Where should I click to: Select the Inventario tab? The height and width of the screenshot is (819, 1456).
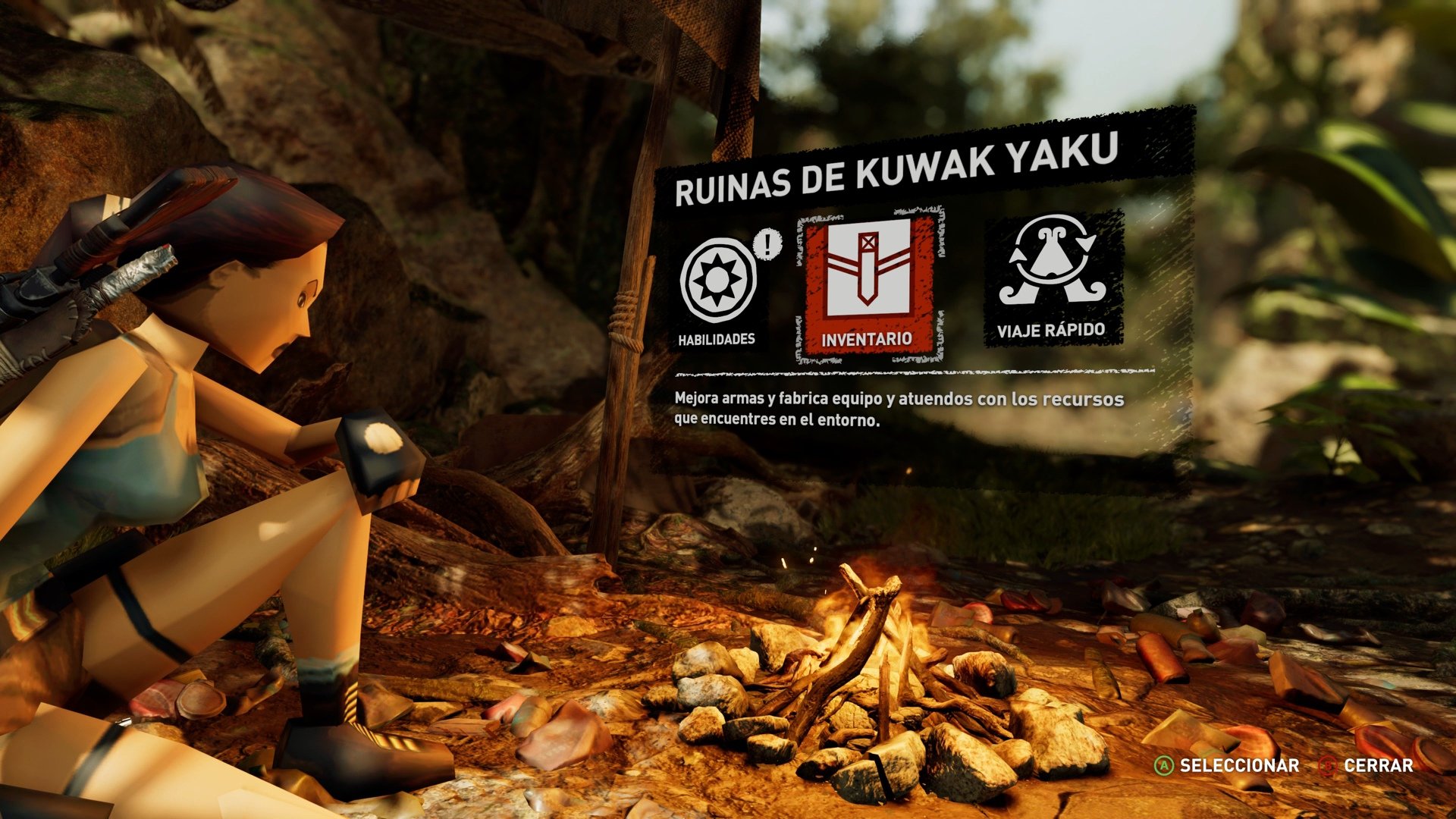tap(867, 340)
